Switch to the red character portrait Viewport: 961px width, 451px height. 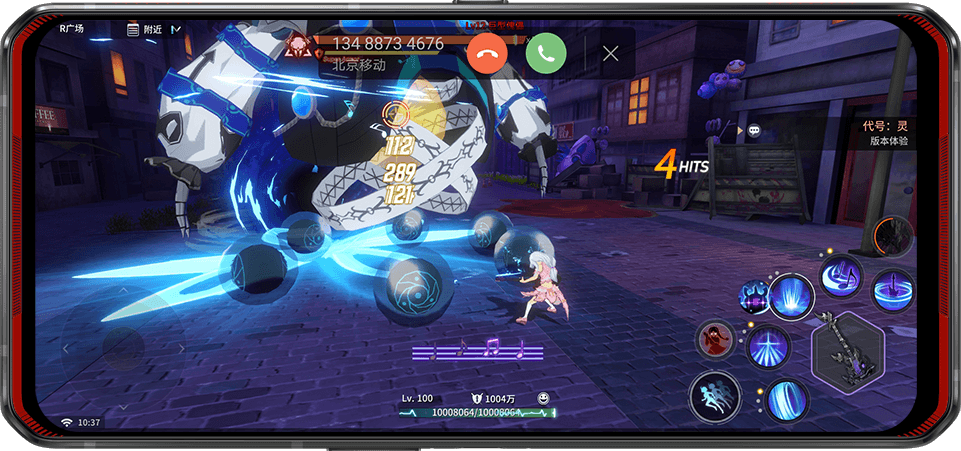click(716, 340)
